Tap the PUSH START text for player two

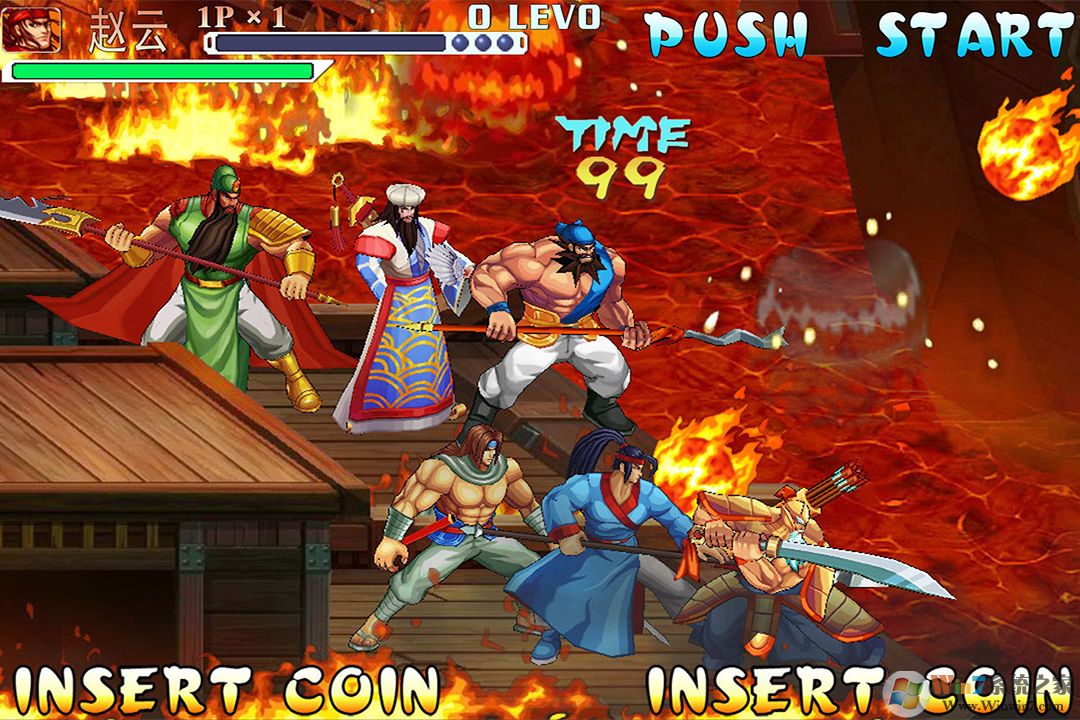(x=858, y=36)
